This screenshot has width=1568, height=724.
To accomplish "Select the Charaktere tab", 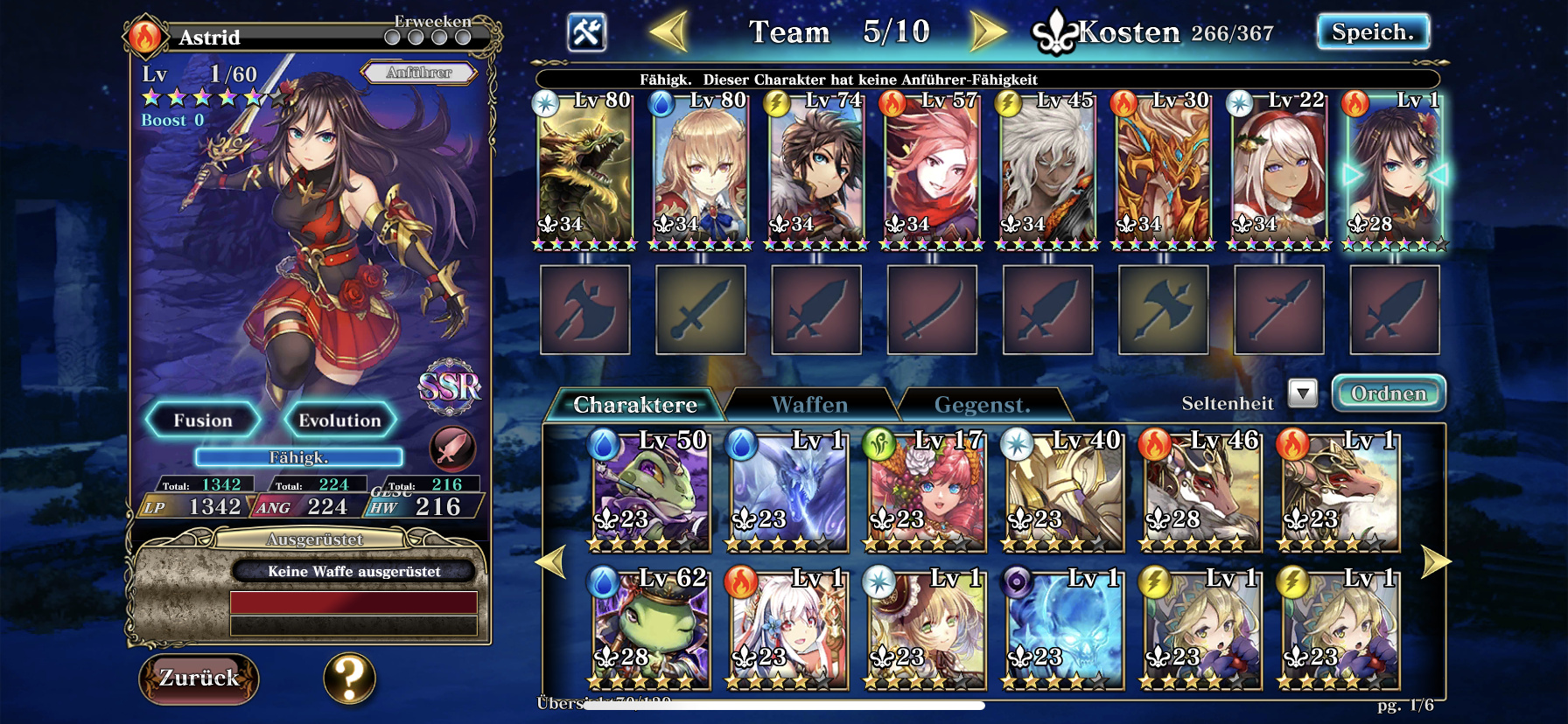I will [x=635, y=405].
